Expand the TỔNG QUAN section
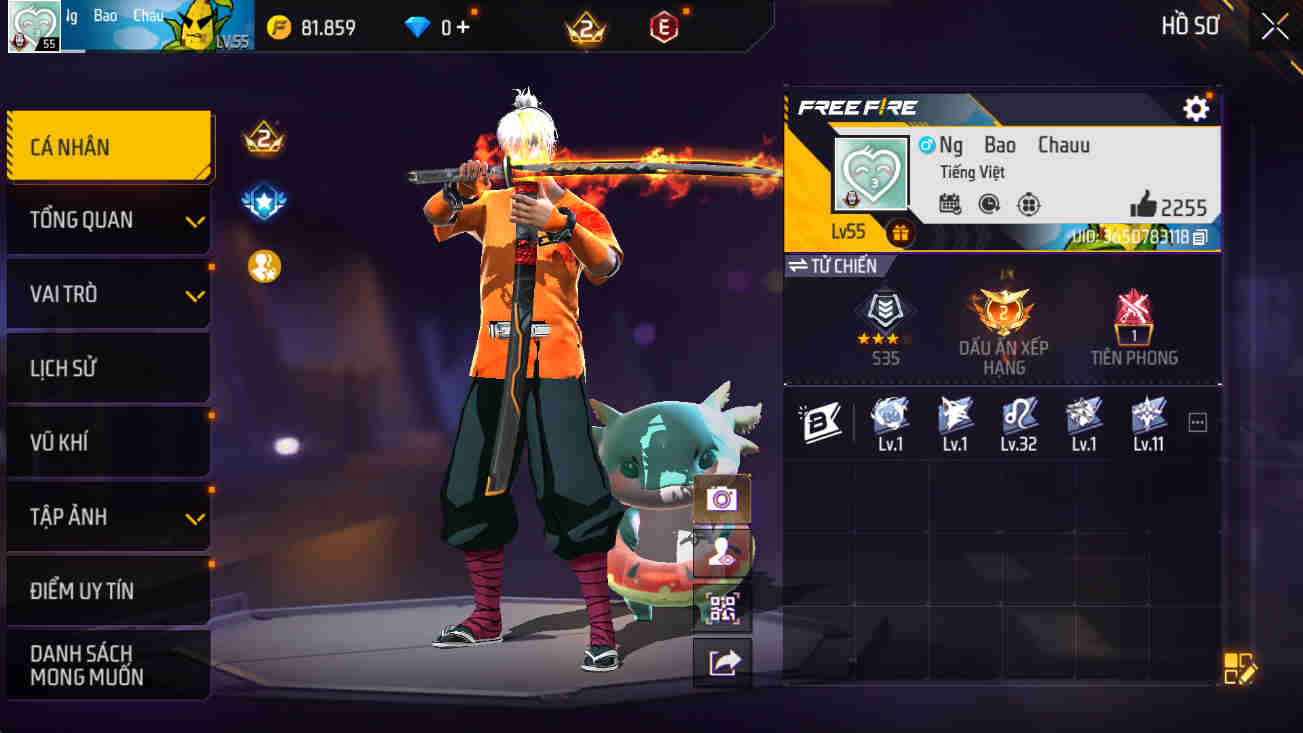Image resolution: width=1303 pixels, height=733 pixels. [108, 219]
